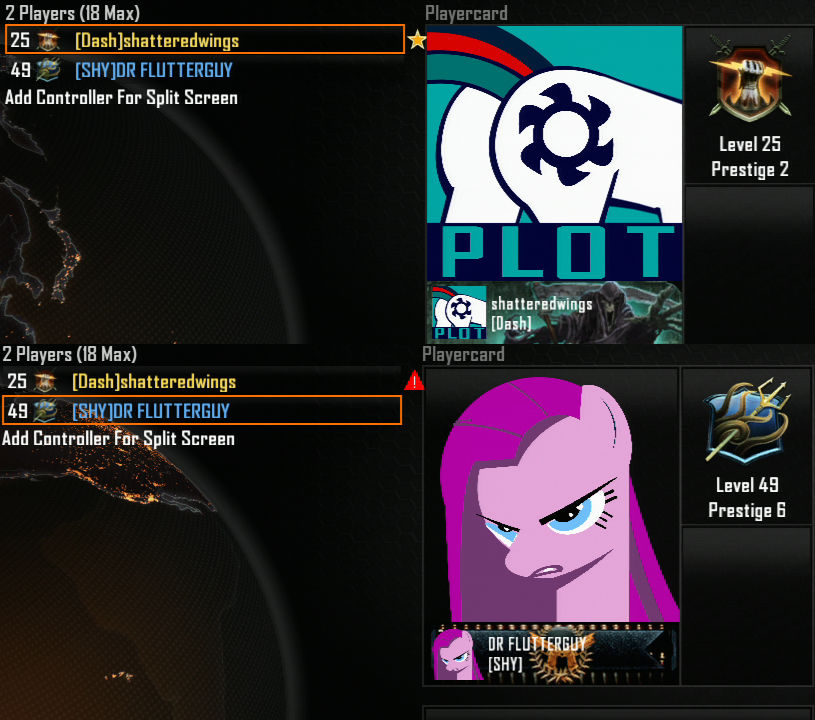Open DR FLUTTERGUY [SHY] calling card banner
815x720 pixels.
[553, 654]
